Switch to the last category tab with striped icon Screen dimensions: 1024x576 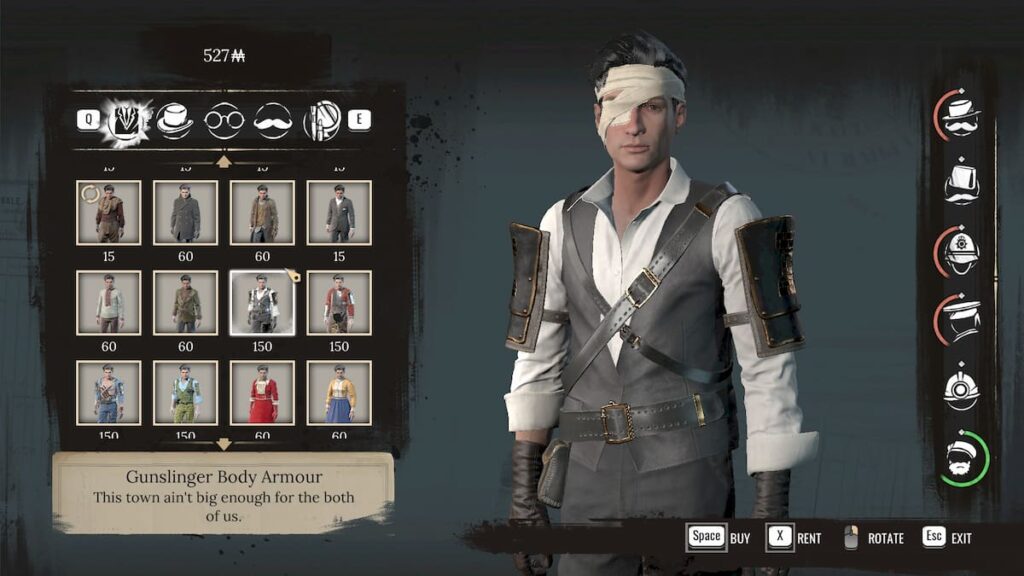(x=321, y=120)
